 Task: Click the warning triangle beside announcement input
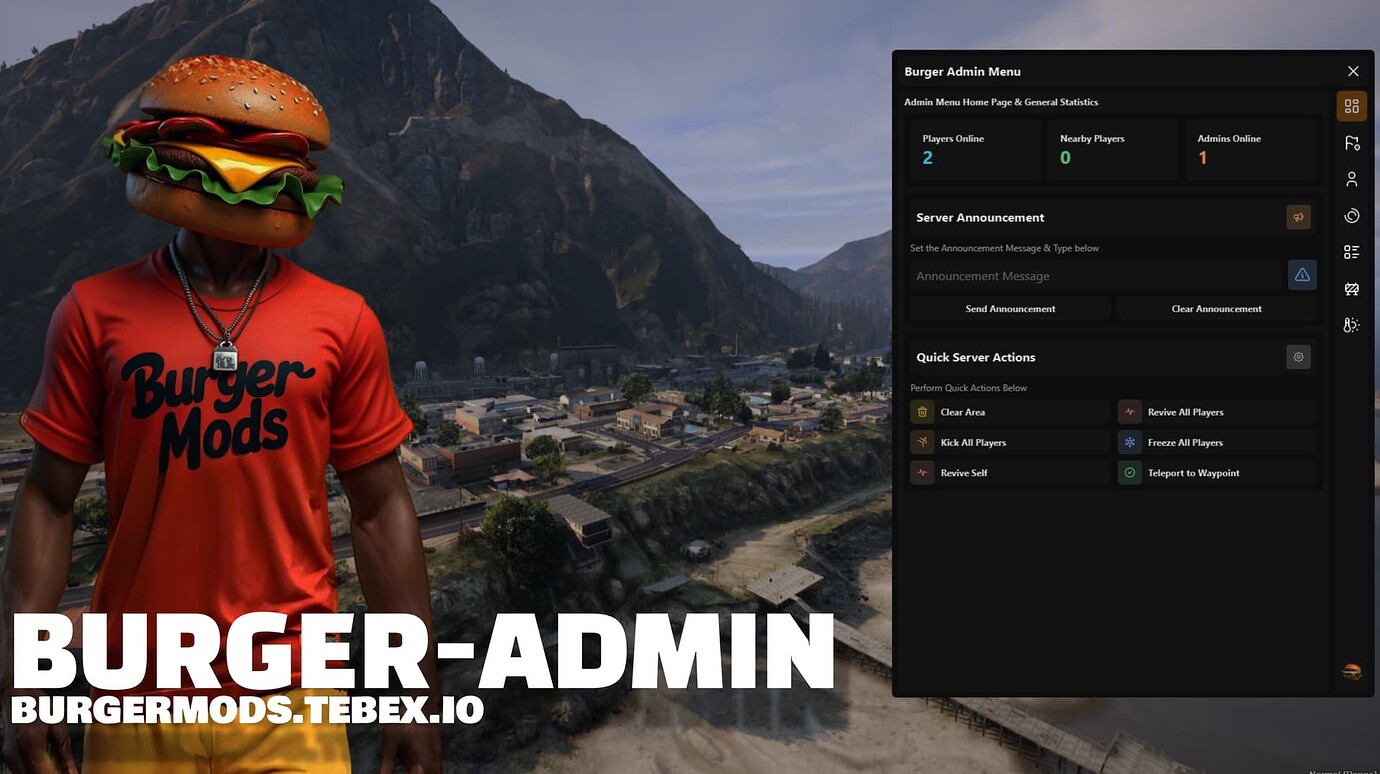1302,275
